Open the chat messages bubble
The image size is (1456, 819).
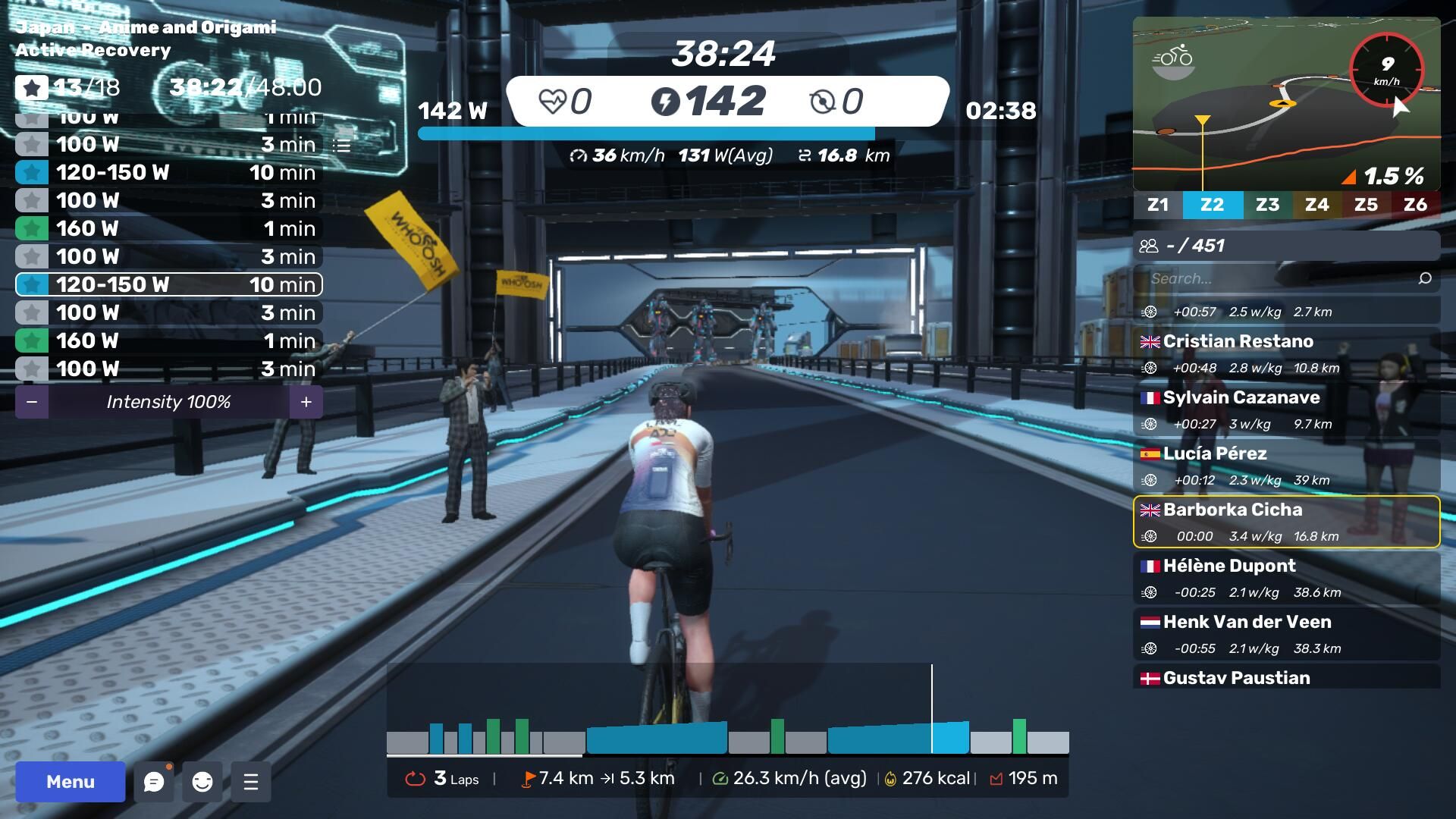click(154, 782)
